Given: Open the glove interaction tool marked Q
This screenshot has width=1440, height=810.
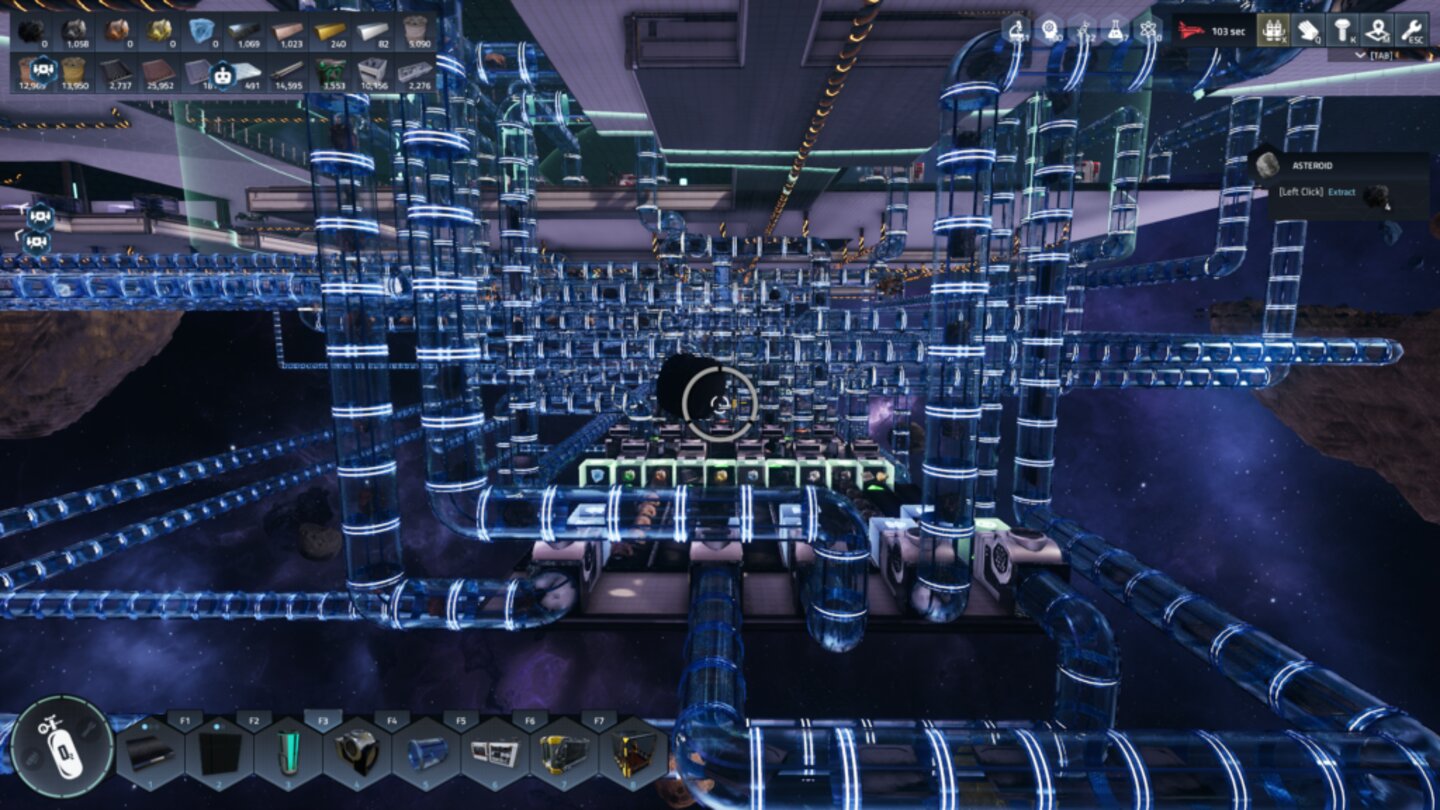Looking at the screenshot, I should (1306, 31).
